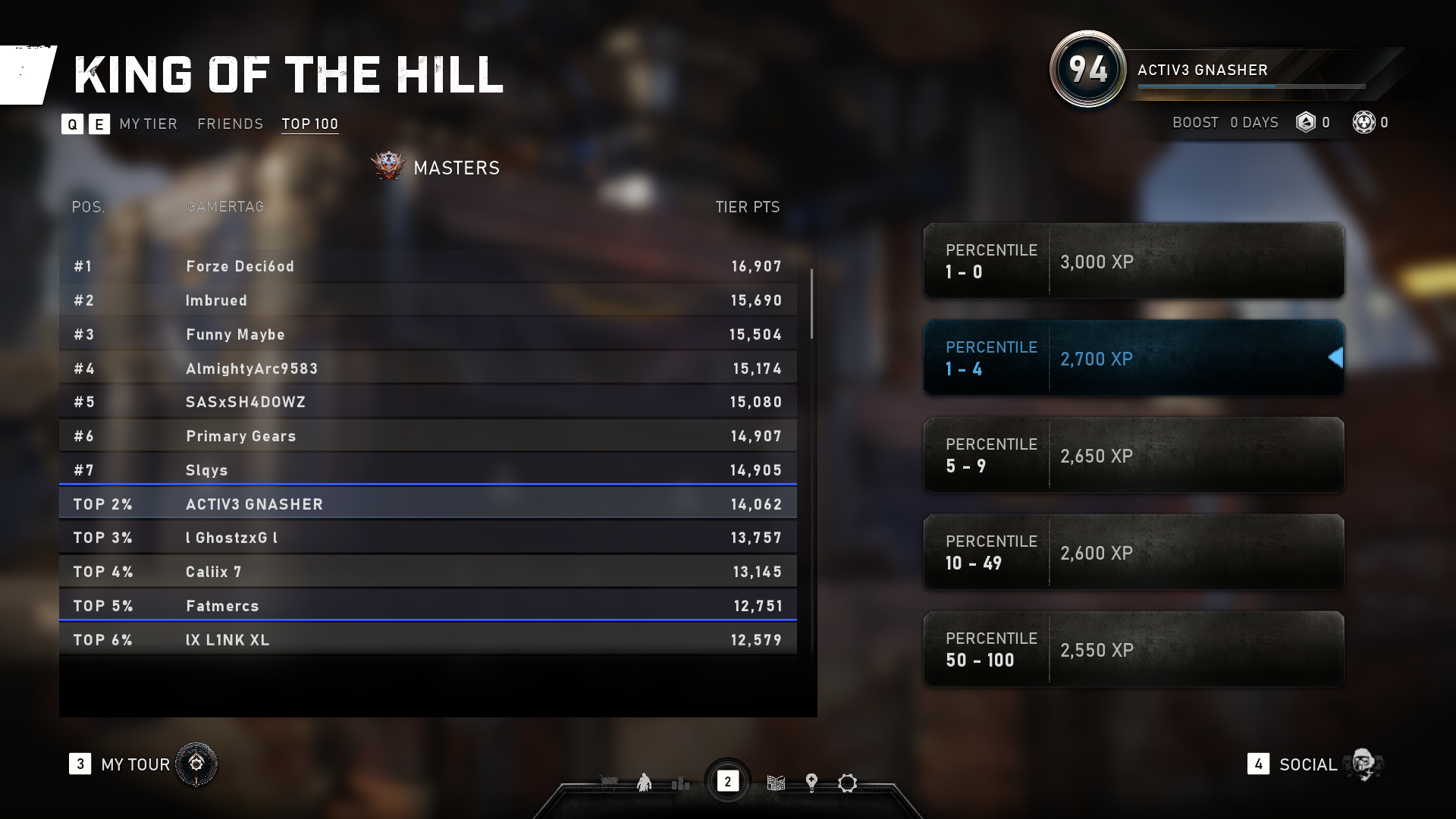Choose the Percentile 10 - 49 reward panel
The width and height of the screenshot is (1456, 819).
click(1134, 552)
